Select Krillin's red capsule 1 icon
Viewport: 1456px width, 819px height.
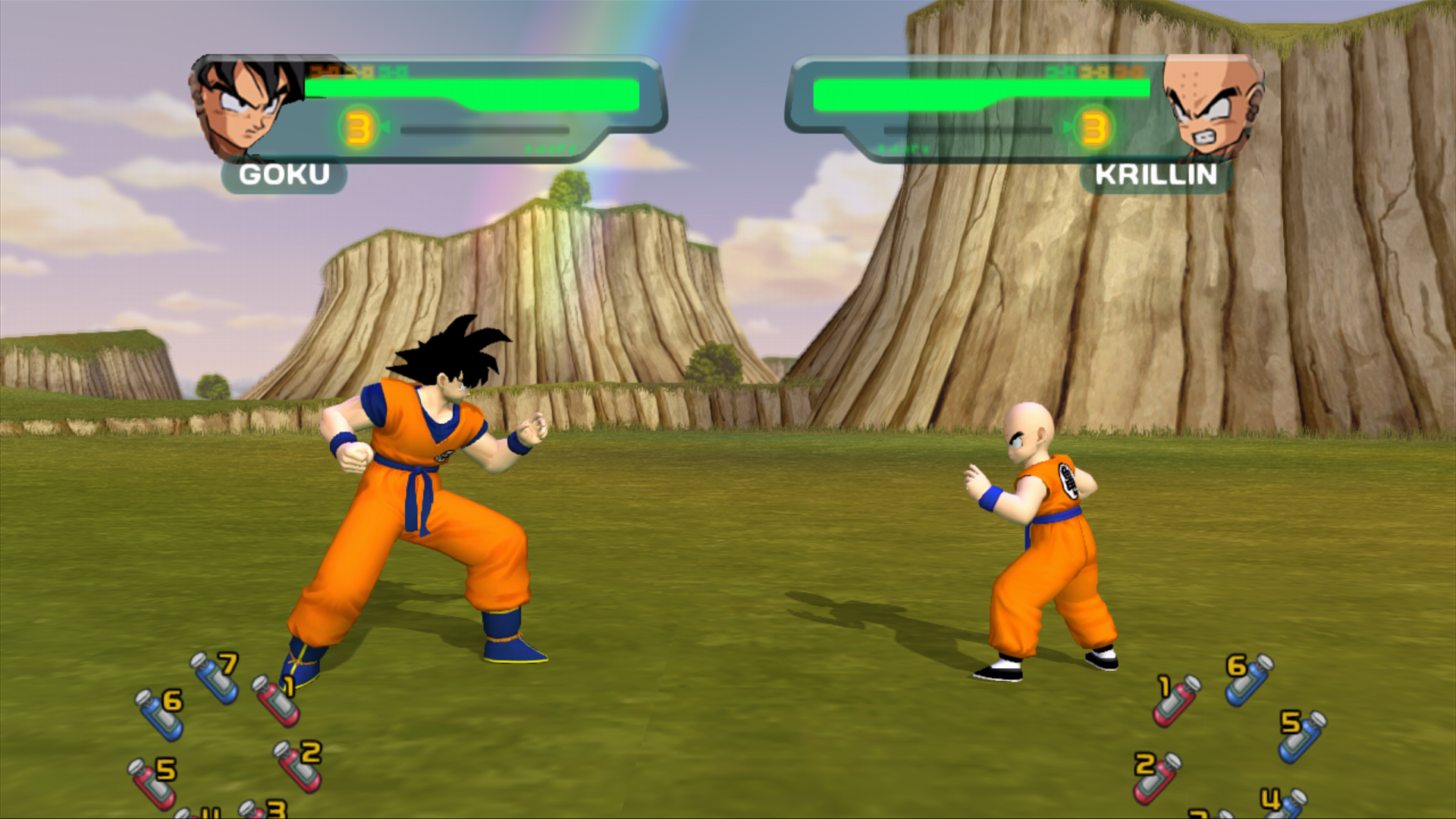[1177, 703]
